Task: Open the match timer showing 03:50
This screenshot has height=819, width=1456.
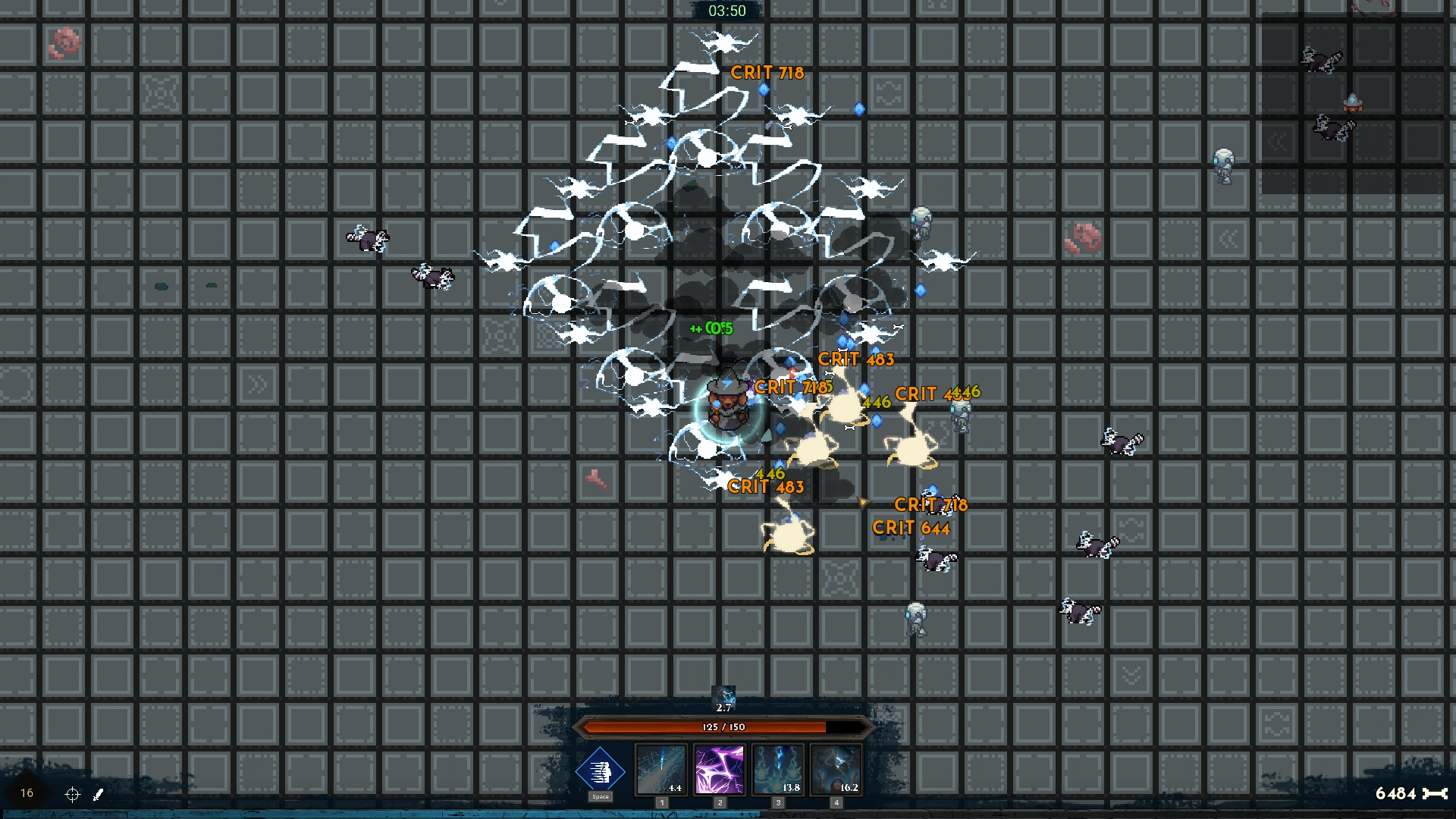Action: [x=728, y=11]
